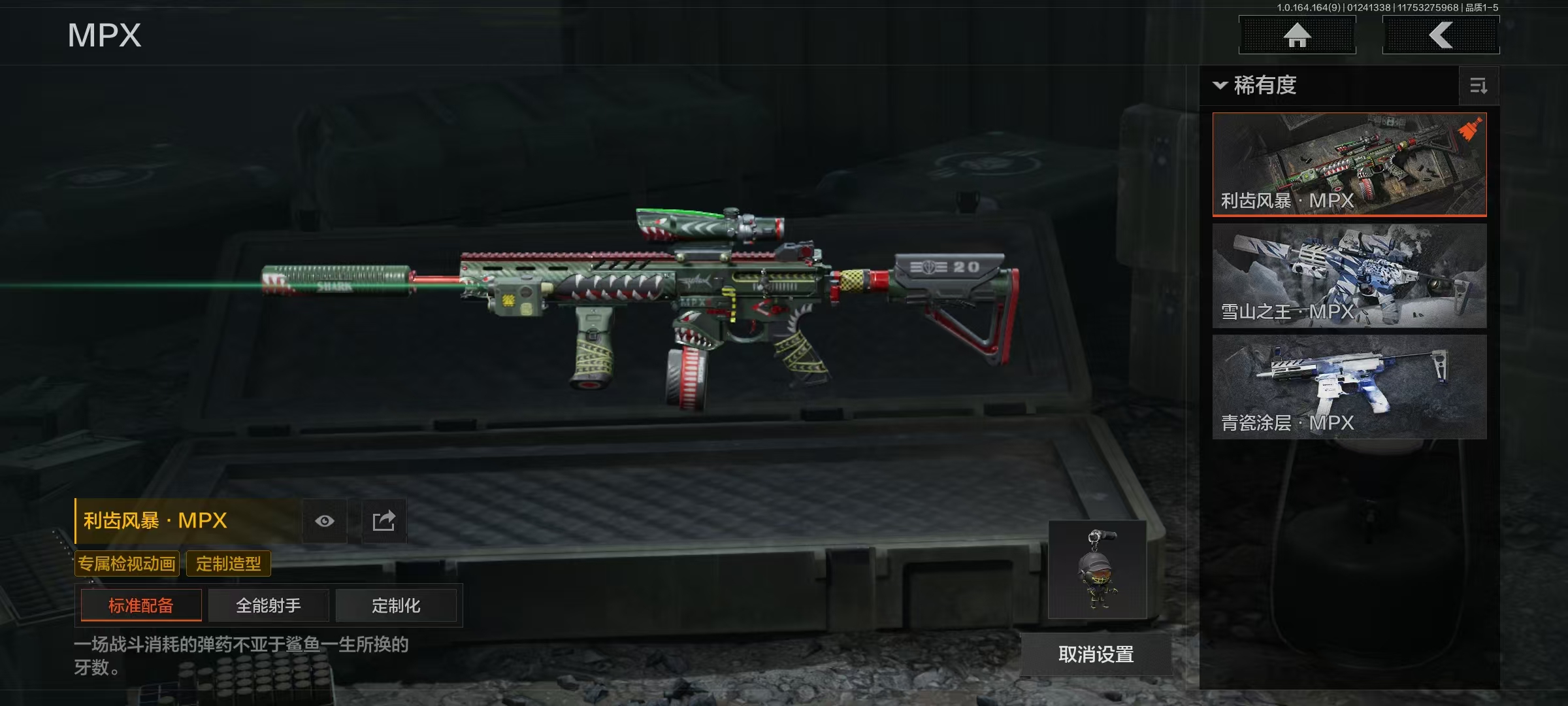Toggle the sort order icon
The height and width of the screenshot is (706, 1568).
pos(1478,86)
